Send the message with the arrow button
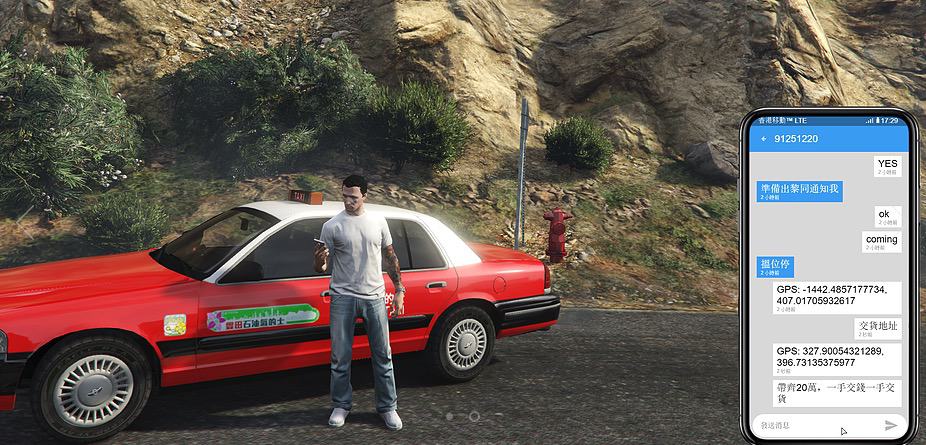 (891, 425)
